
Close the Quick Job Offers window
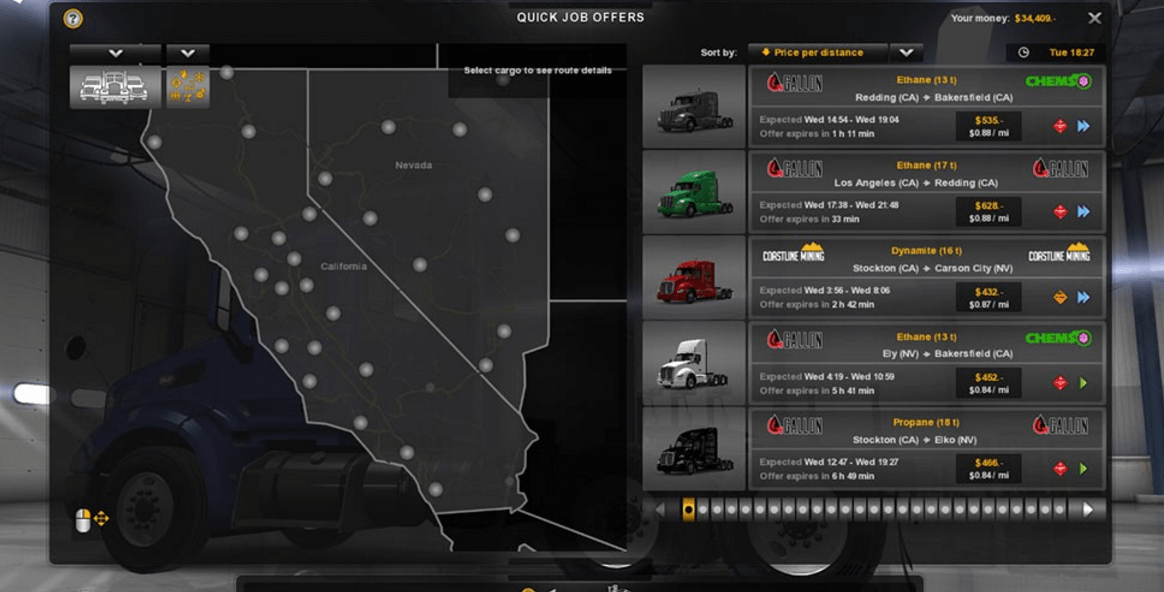[x=1095, y=18]
